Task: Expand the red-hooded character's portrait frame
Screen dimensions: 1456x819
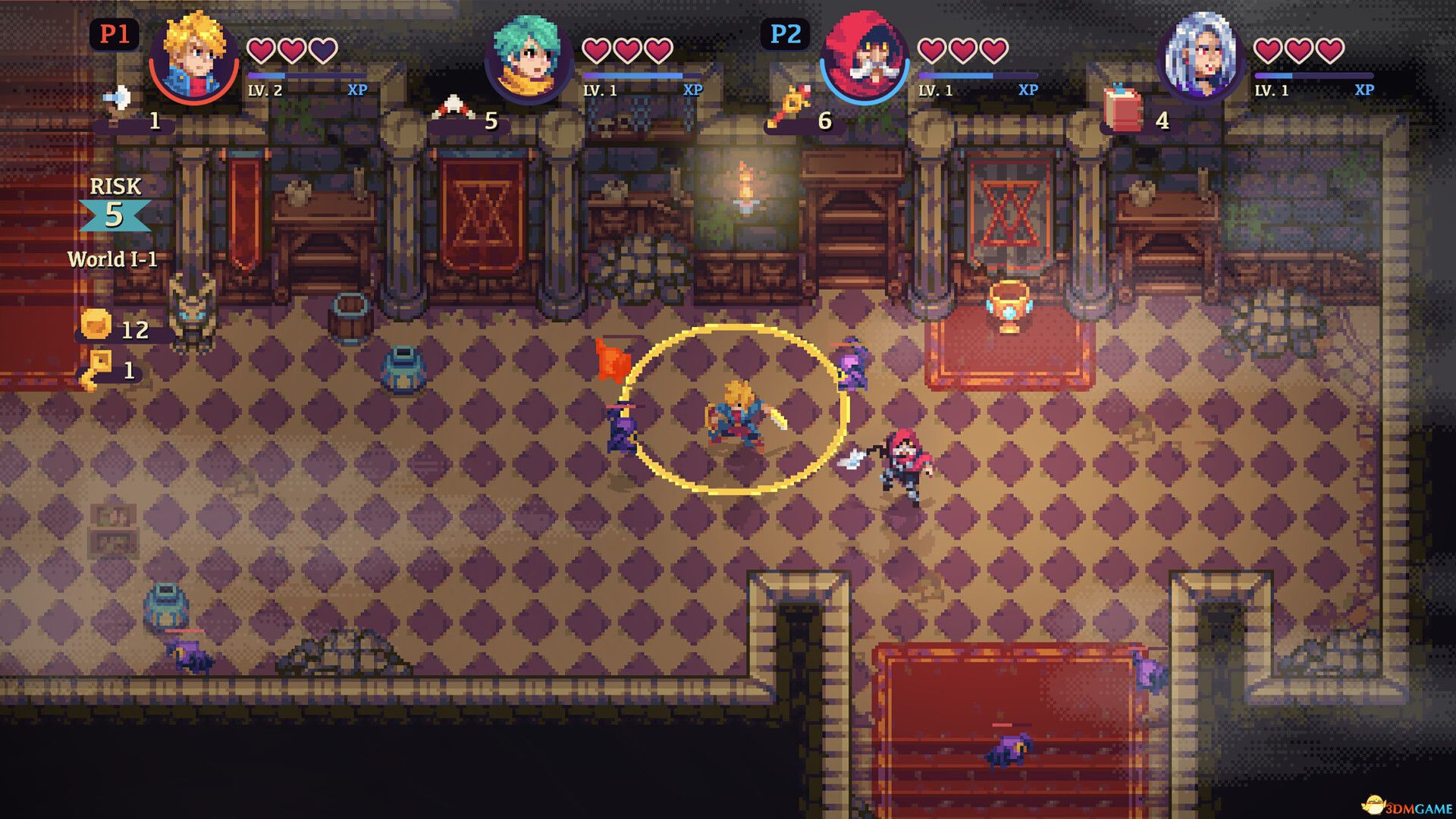Action: (x=864, y=53)
